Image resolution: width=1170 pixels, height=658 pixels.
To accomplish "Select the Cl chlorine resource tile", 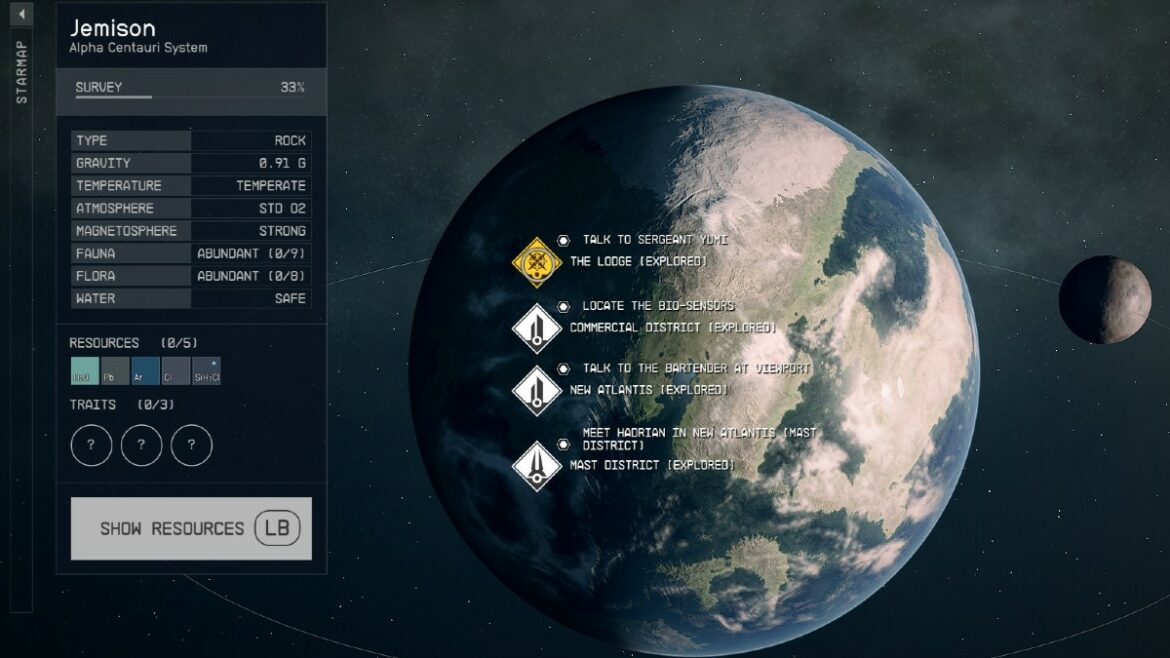I will [x=175, y=371].
